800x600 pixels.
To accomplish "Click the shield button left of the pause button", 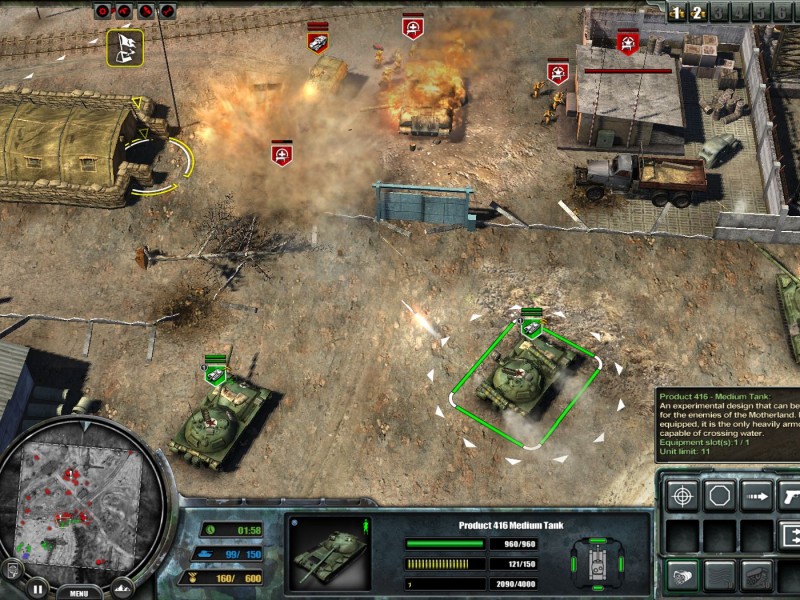I will point(13,571).
